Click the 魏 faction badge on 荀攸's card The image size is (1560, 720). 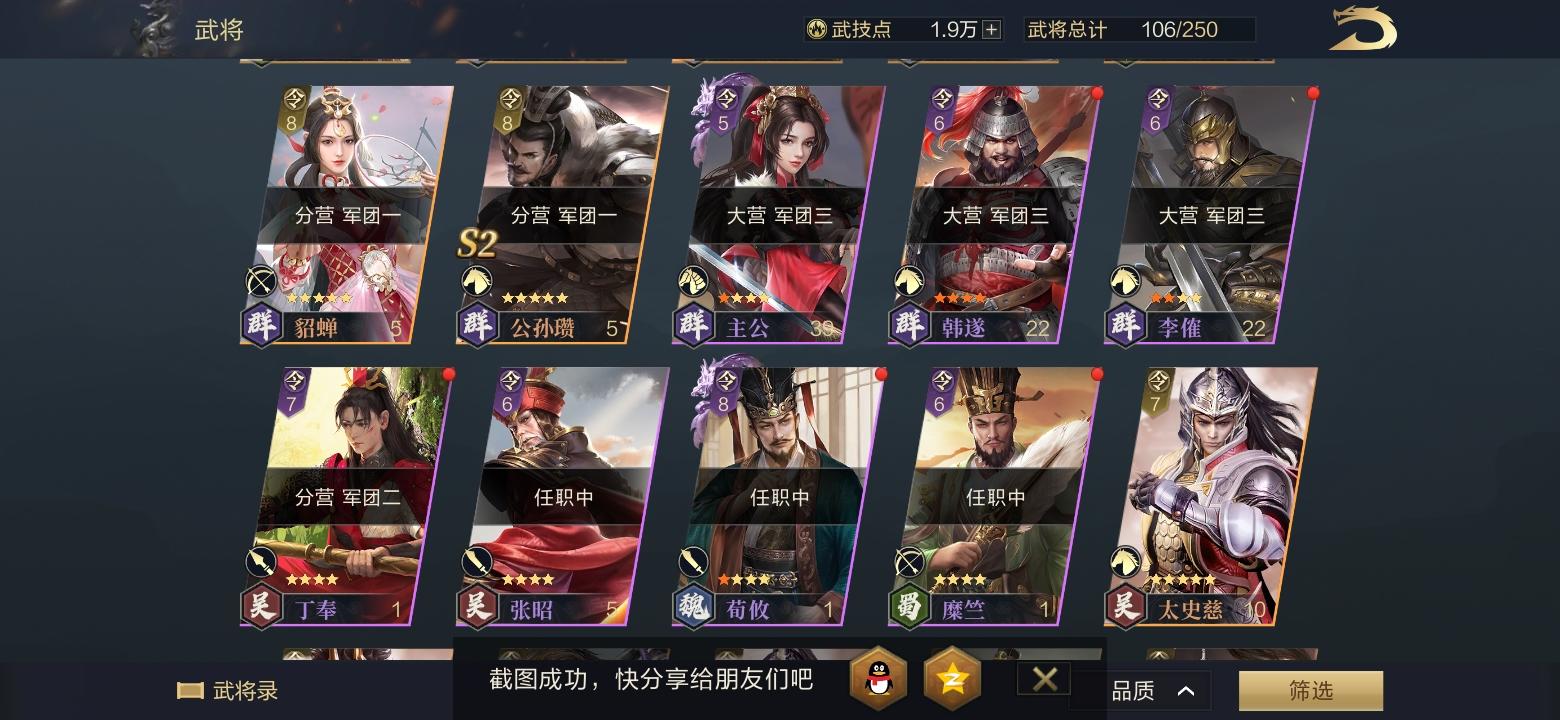693,608
